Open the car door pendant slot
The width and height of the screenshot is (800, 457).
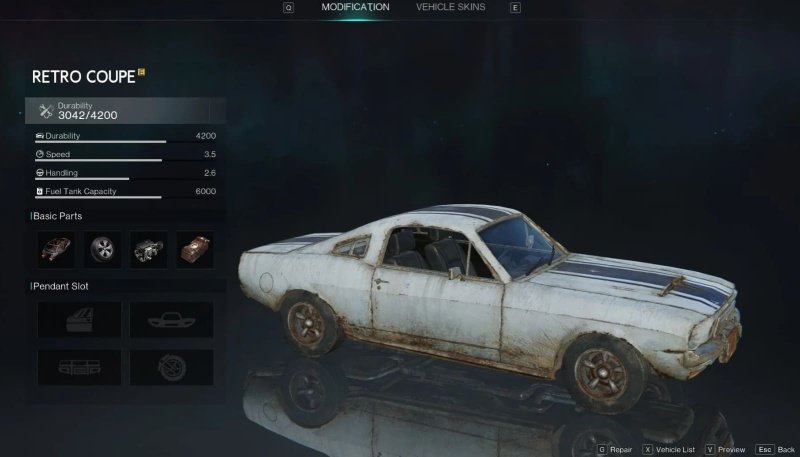coord(79,319)
